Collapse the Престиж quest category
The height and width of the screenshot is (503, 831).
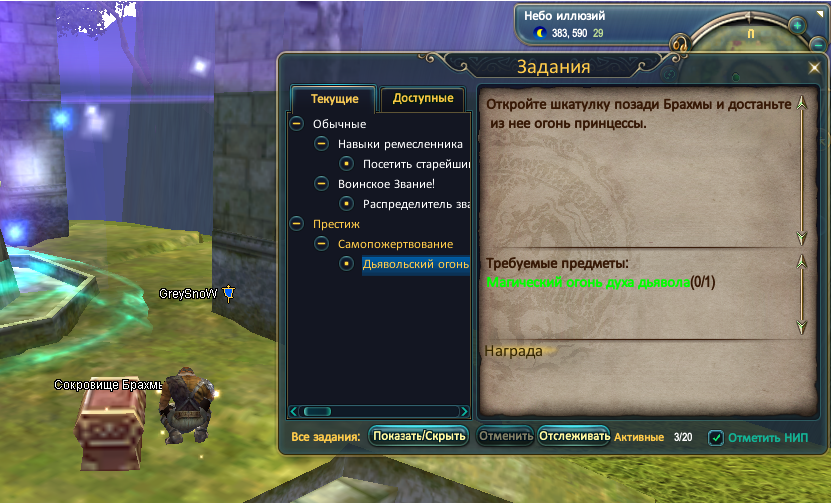(296, 224)
